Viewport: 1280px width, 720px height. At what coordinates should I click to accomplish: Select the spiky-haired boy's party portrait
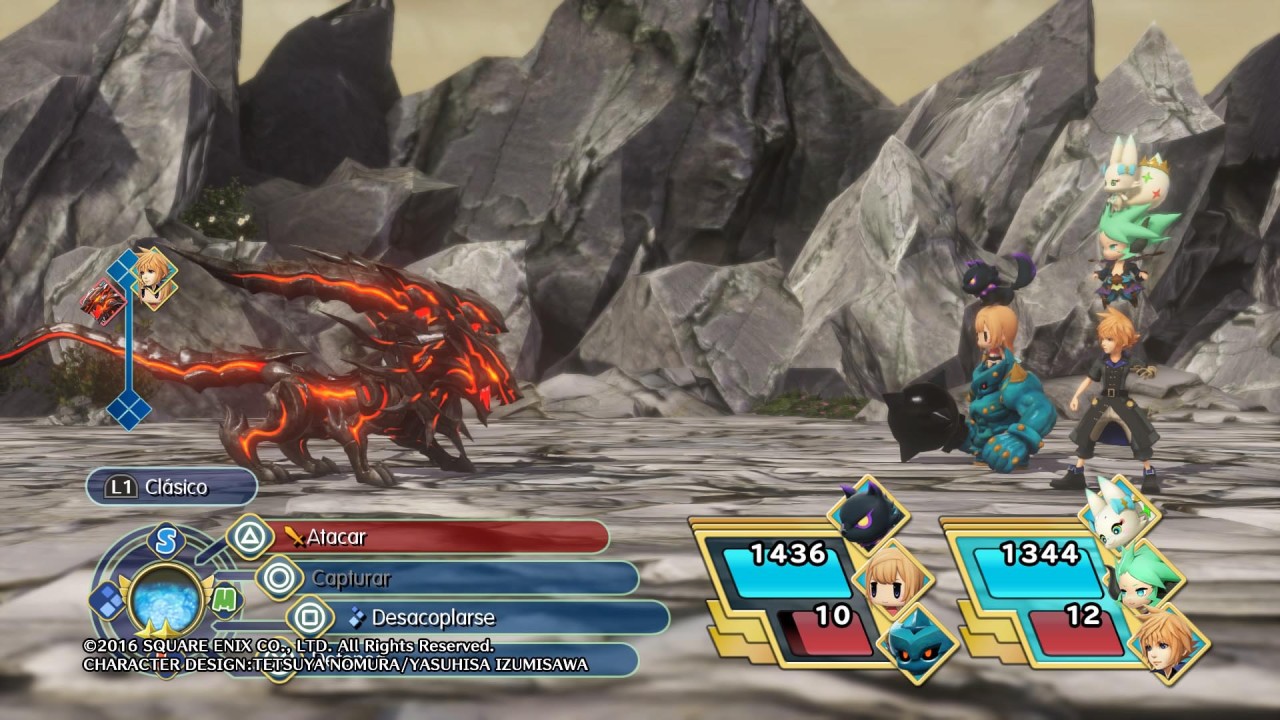click(x=1168, y=643)
